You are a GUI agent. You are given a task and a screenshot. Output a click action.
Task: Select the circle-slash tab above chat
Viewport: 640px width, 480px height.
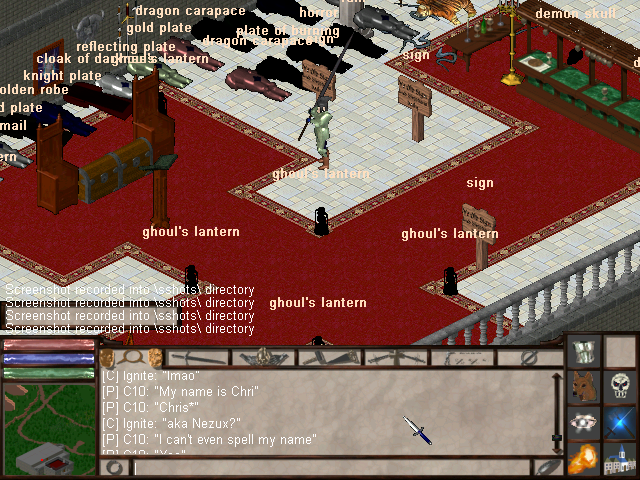(530, 357)
